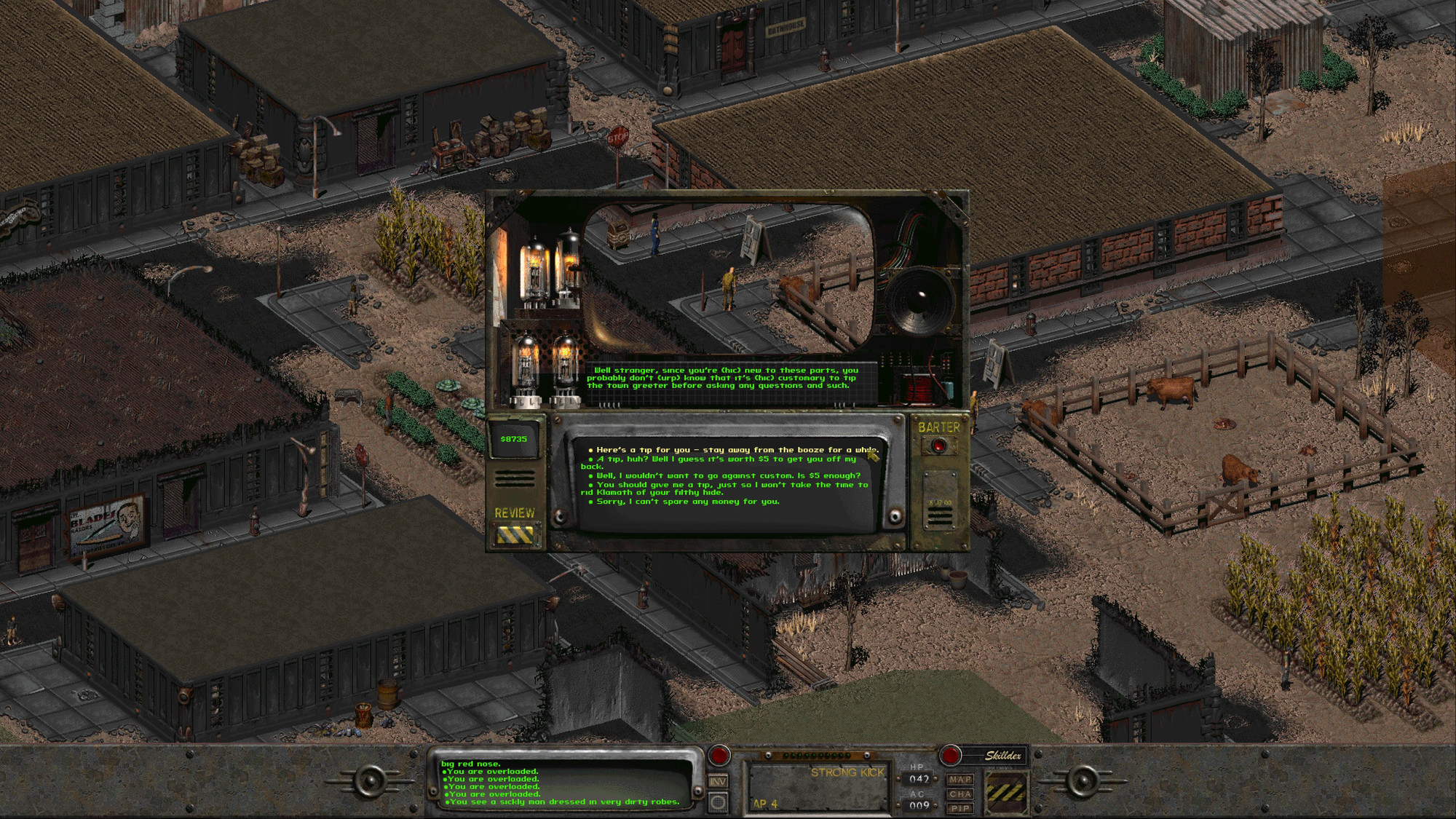
Task: Choose 'You should give me a tip' response
Action: (x=728, y=487)
